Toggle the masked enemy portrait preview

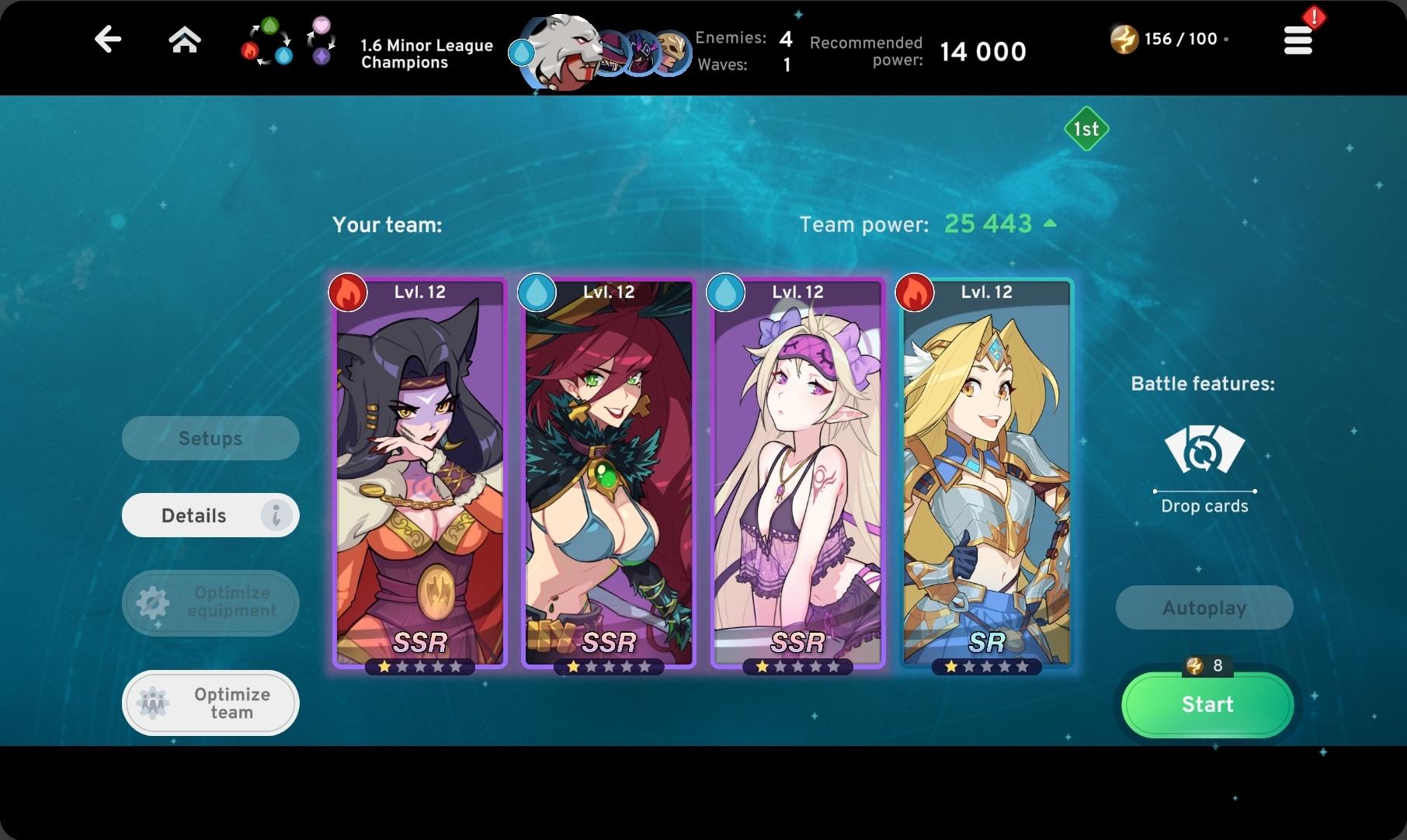[672, 51]
